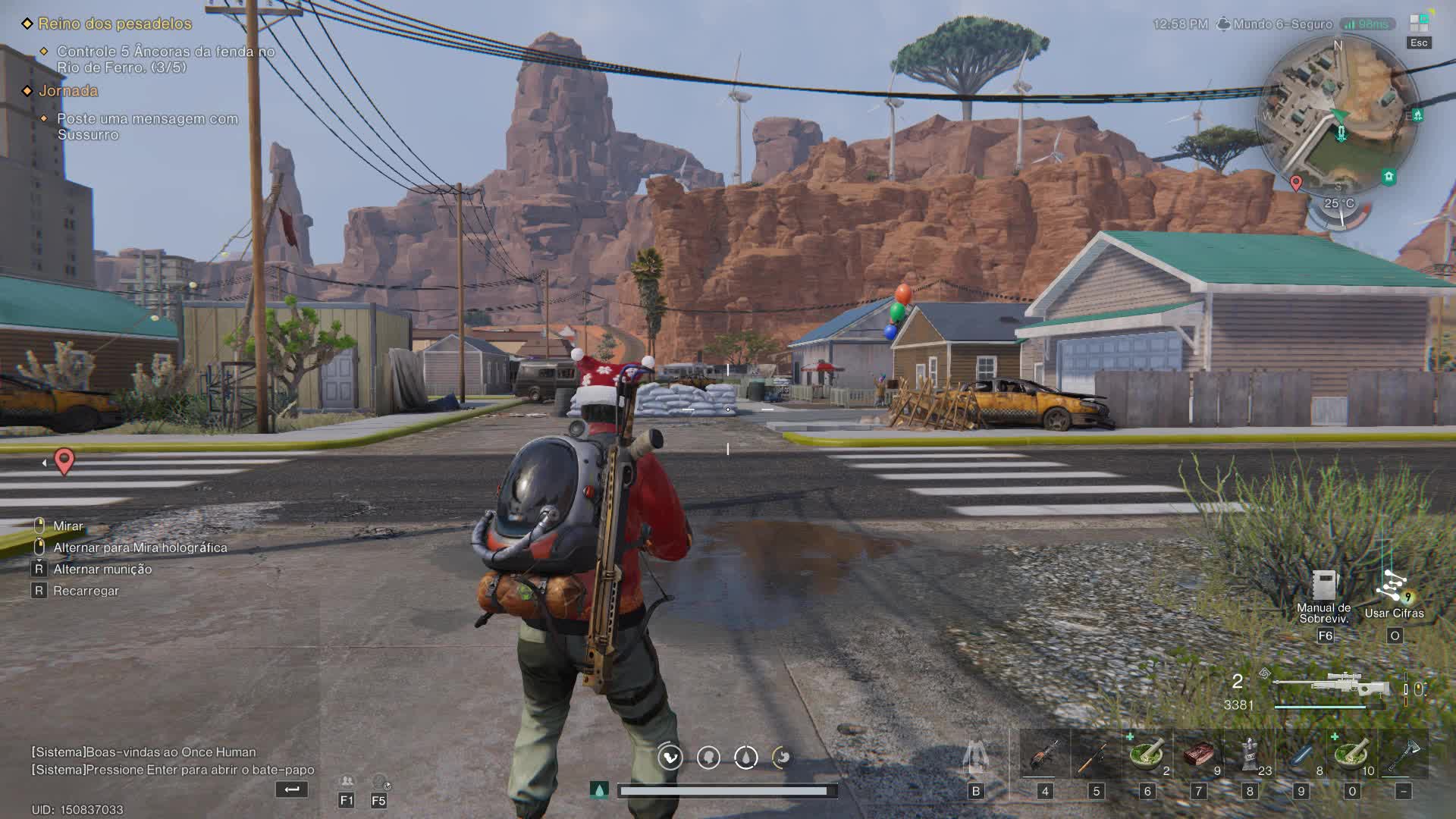Select the campfire marker on the minimap edge
The image size is (1456, 819).
[1417, 115]
